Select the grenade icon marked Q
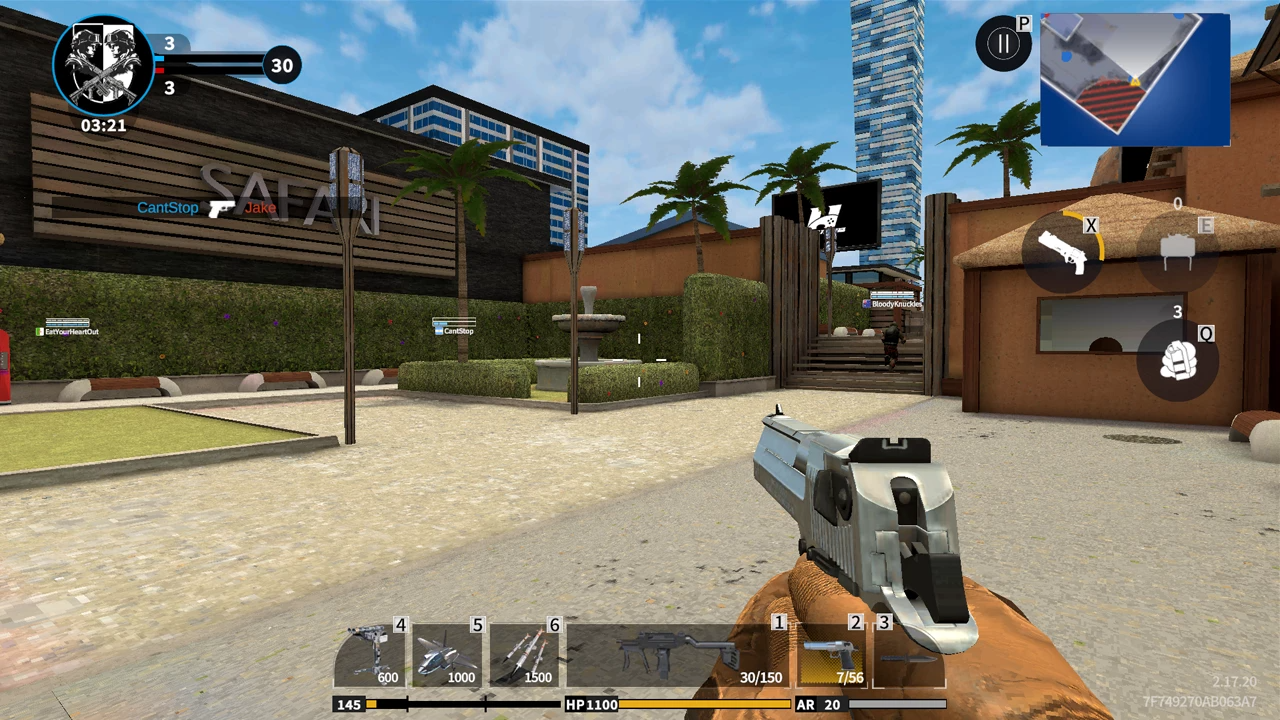This screenshot has height=720, width=1280. tap(1177, 363)
